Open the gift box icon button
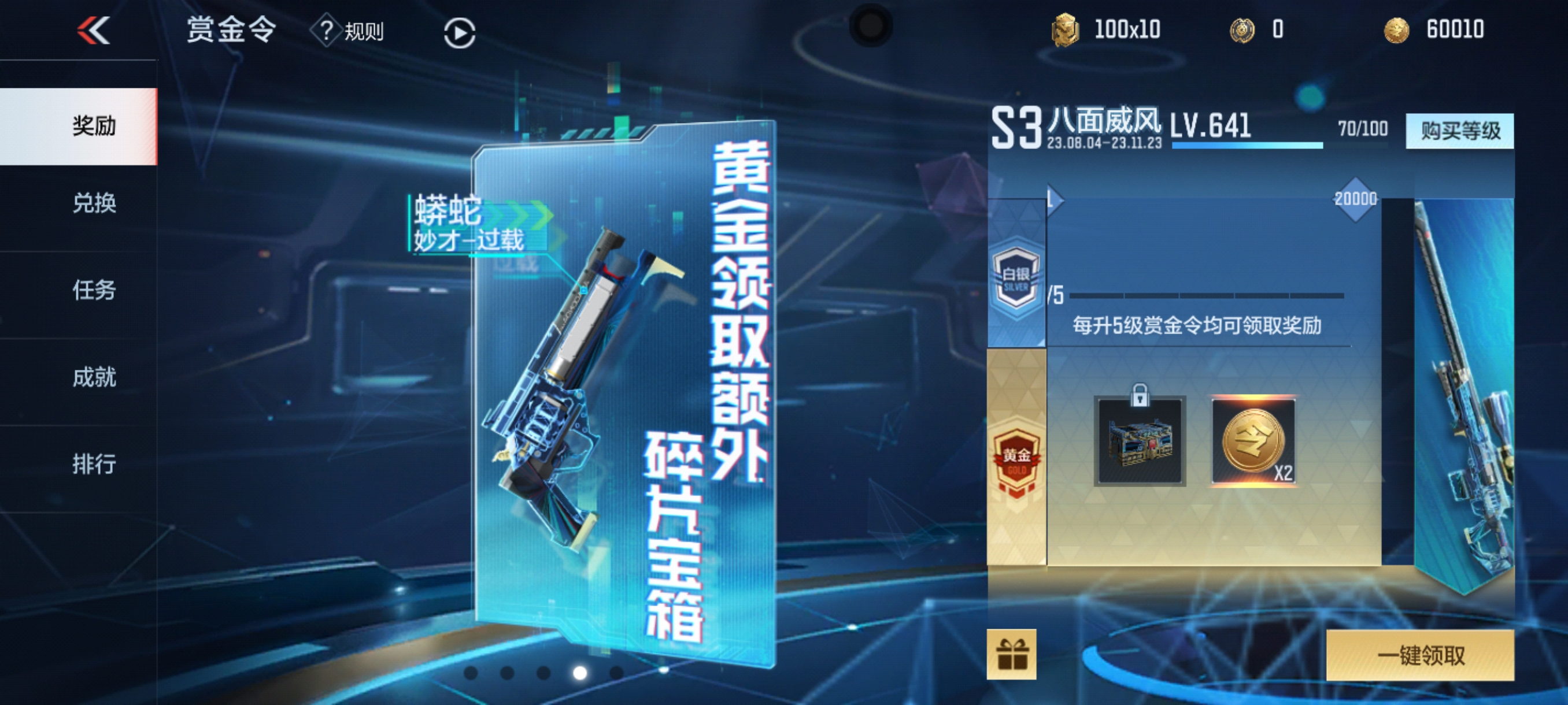Screen dimensions: 1568x705 [x=1011, y=655]
